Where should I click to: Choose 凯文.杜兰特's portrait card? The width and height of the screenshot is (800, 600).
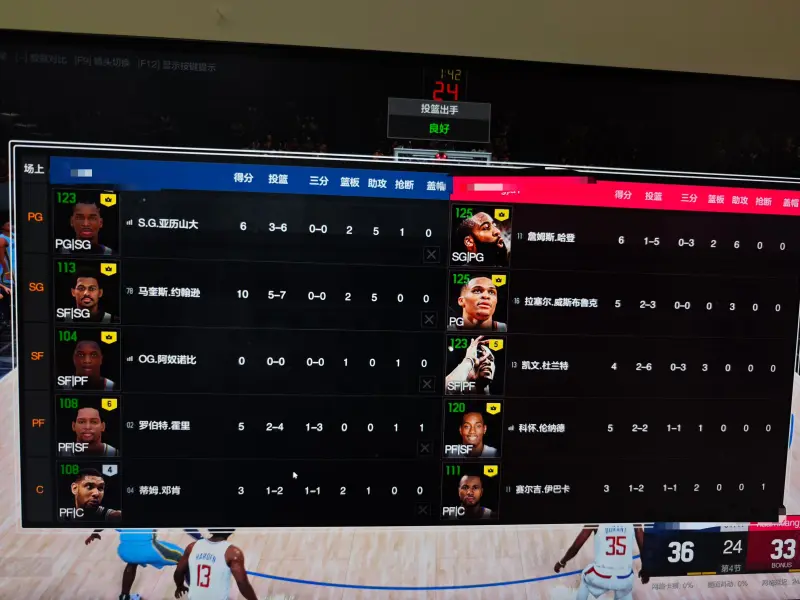click(x=472, y=365)
